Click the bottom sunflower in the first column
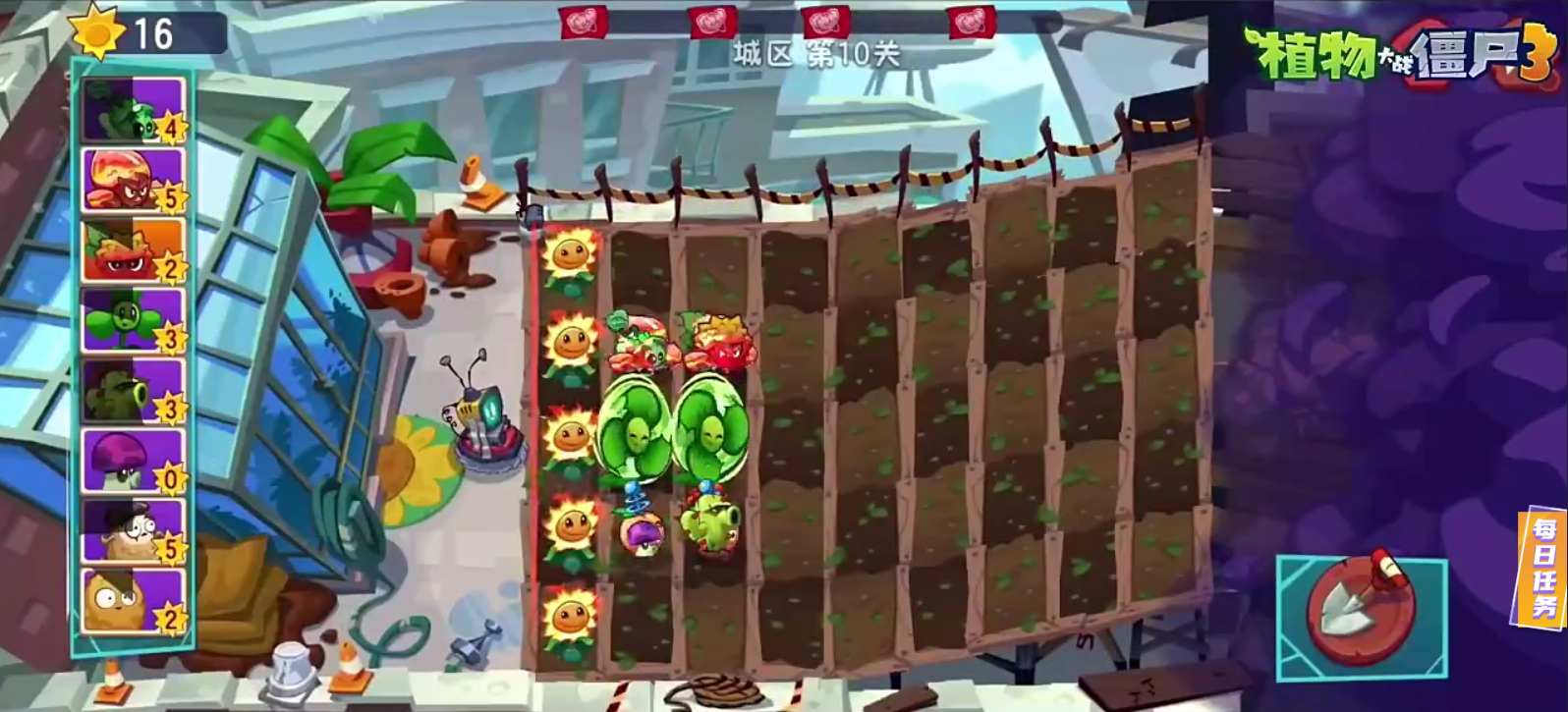This screenshot has width=1568, height=712. pyautogui.click(x=570, y=614)
